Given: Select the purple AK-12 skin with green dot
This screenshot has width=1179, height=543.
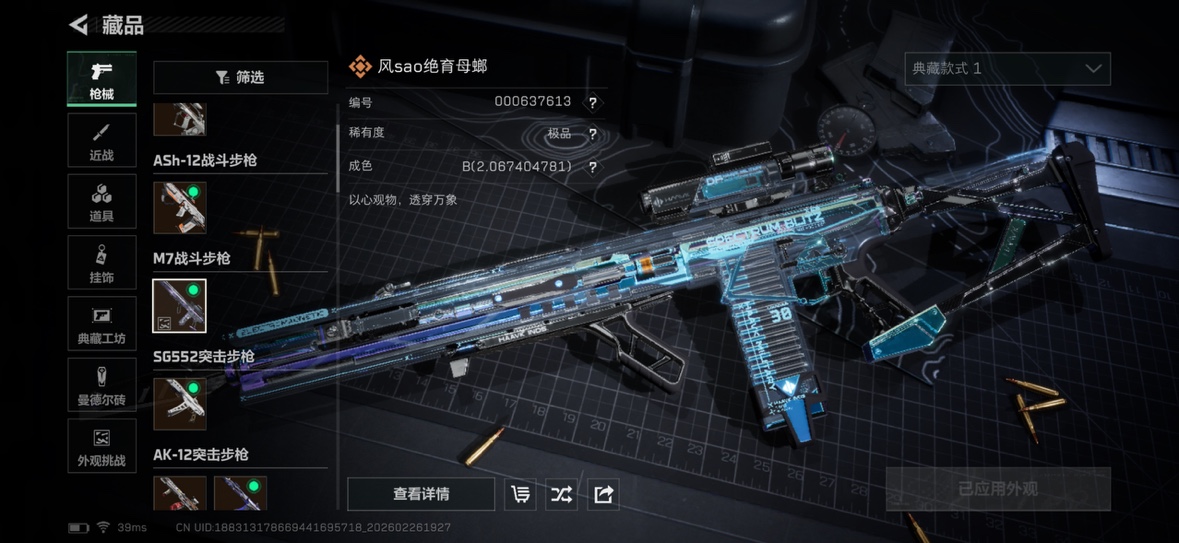Looking at the screenshot, I should click(x=240, y=493).
